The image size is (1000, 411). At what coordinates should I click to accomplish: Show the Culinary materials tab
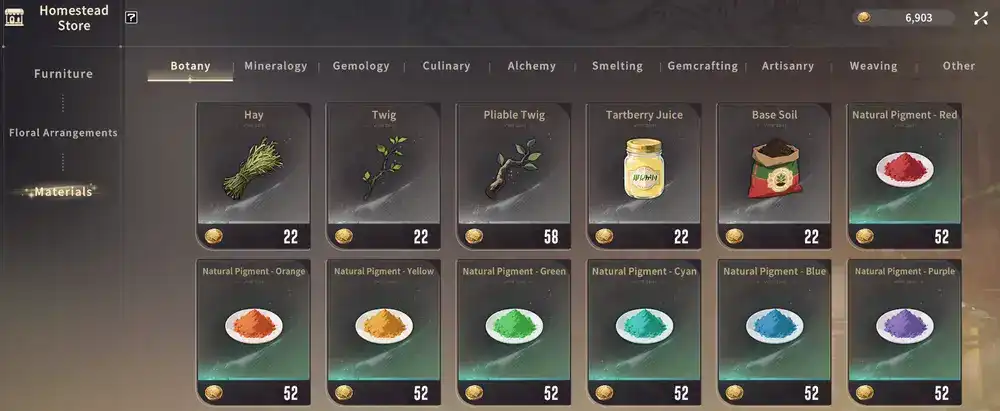pyautogui.click(x=446, y=66)
